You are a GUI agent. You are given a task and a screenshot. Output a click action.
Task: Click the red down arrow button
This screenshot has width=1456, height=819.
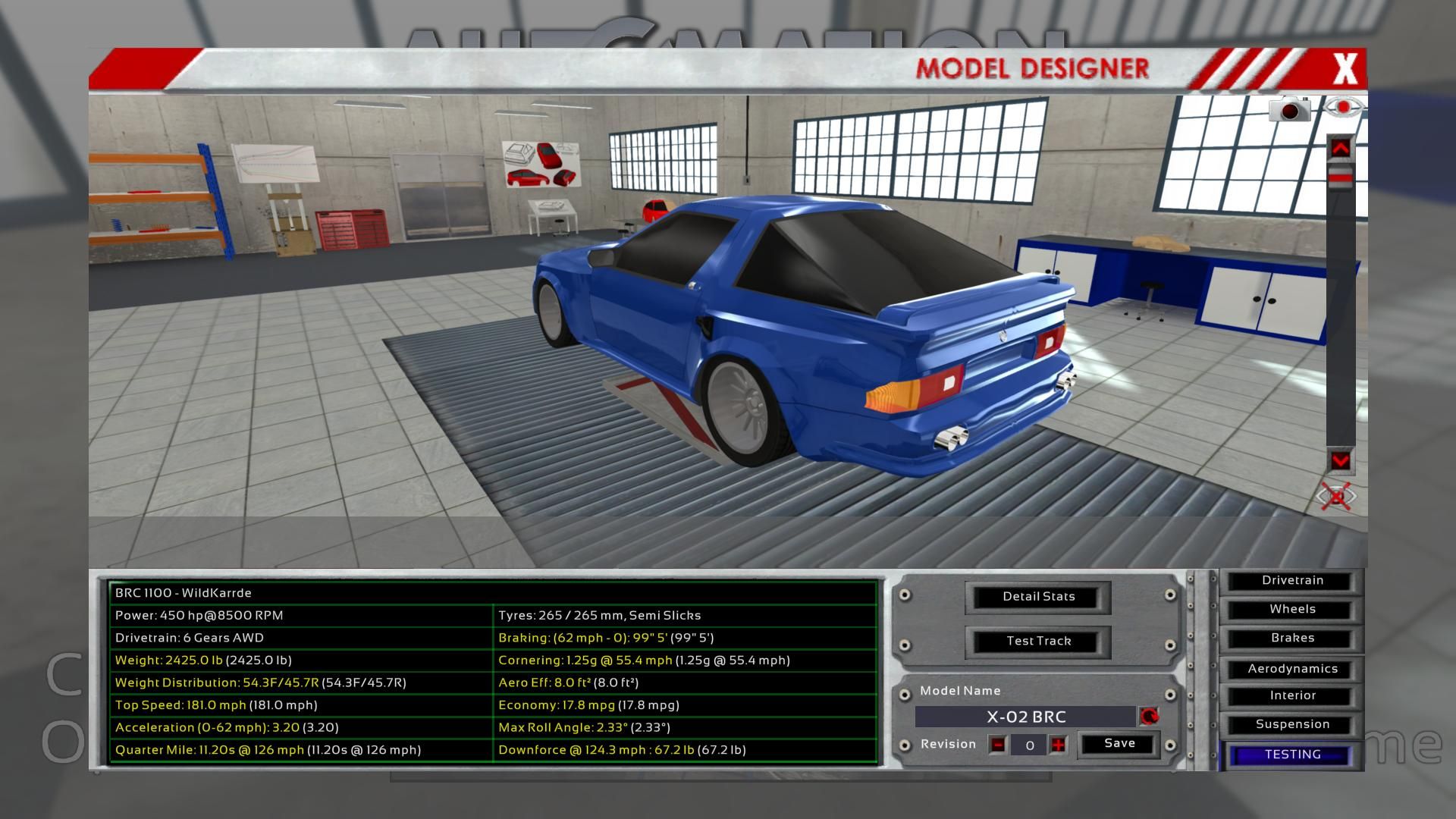pos(1340,460)
